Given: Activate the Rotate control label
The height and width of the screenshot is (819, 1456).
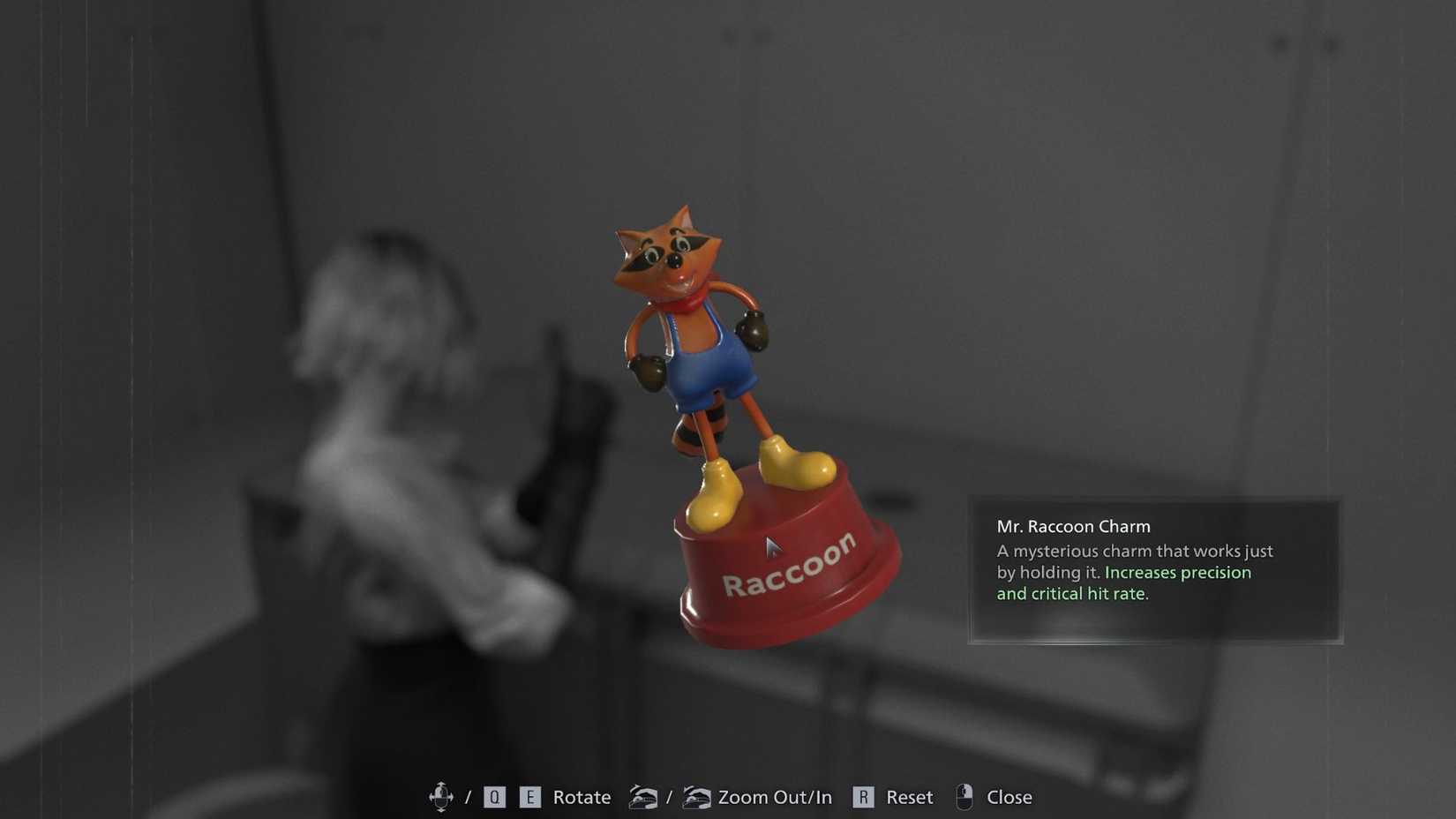Looking at the screenshot, I should [582, 796].
